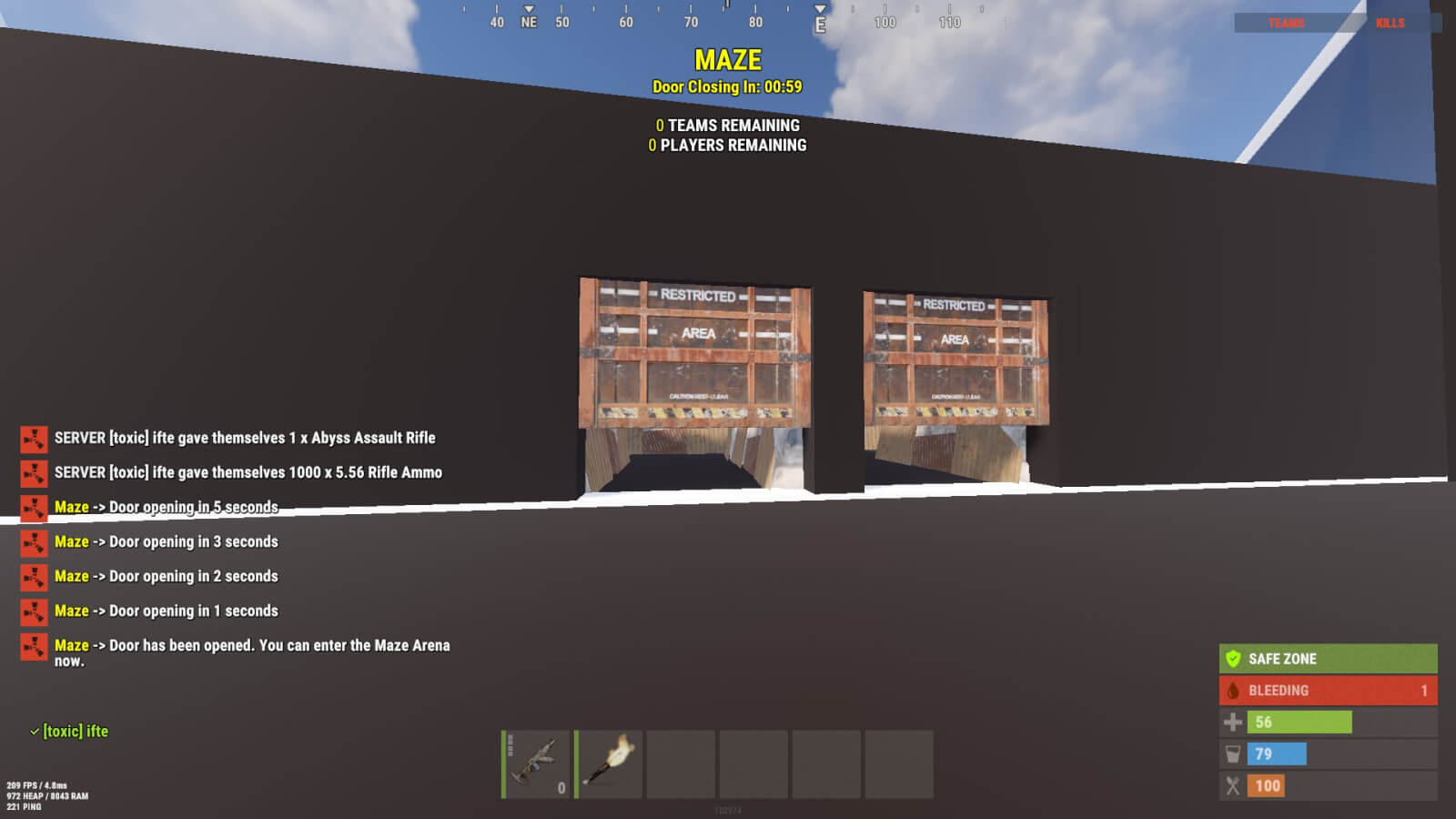Click the Maze link in the Door has been opened message
This screenshot has width=1456, height=819.
(72, 645)
